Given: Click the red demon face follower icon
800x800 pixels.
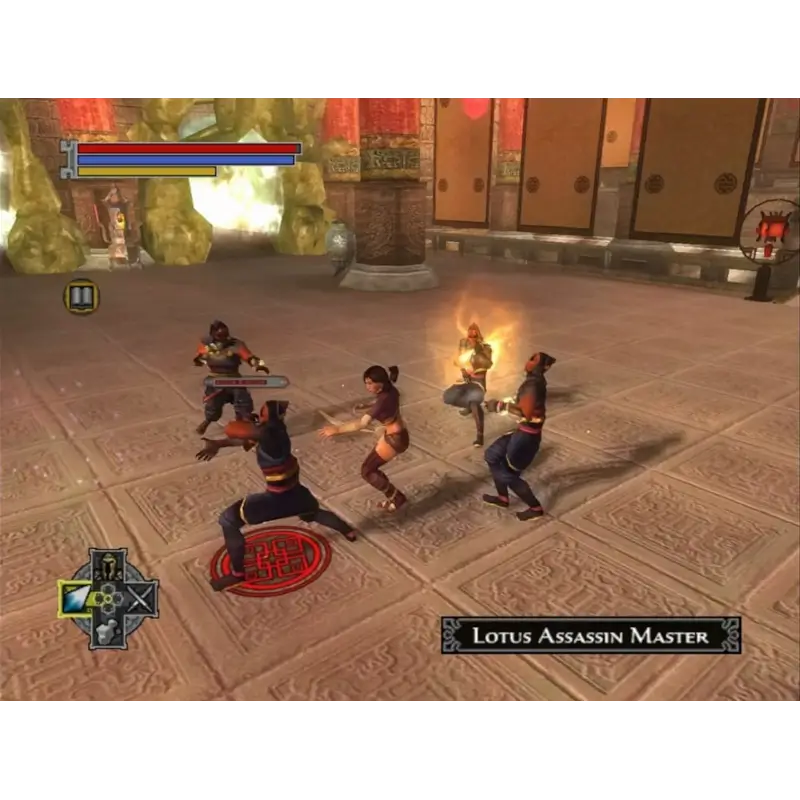Looking at the screenshot, I should coord(770,232).
